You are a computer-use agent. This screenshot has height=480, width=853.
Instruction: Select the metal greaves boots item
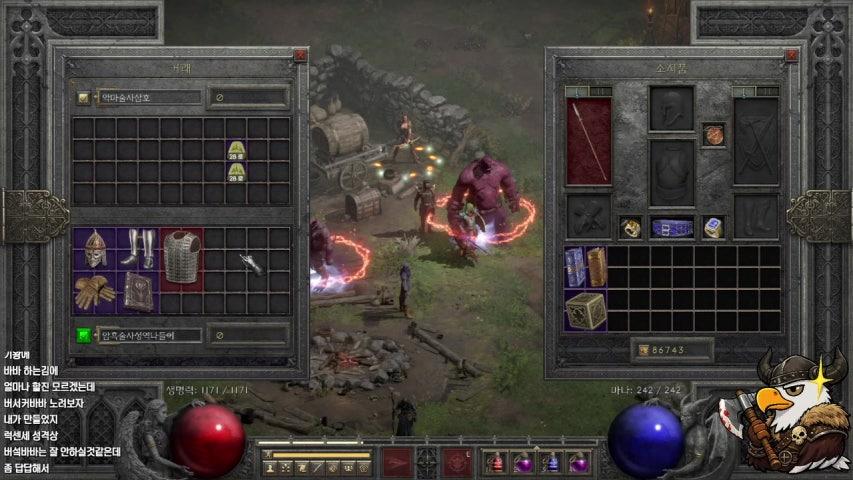click(x=137, y=247)
